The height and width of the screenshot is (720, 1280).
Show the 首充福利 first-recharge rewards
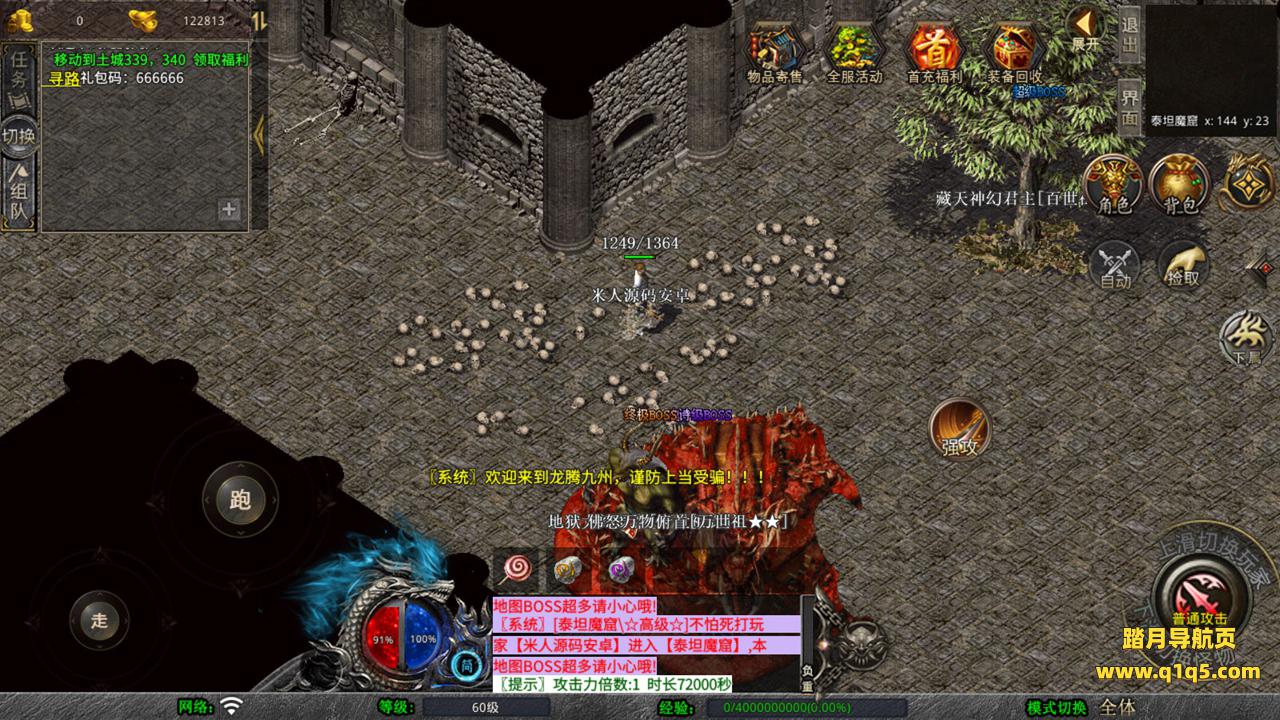[934, 52]
